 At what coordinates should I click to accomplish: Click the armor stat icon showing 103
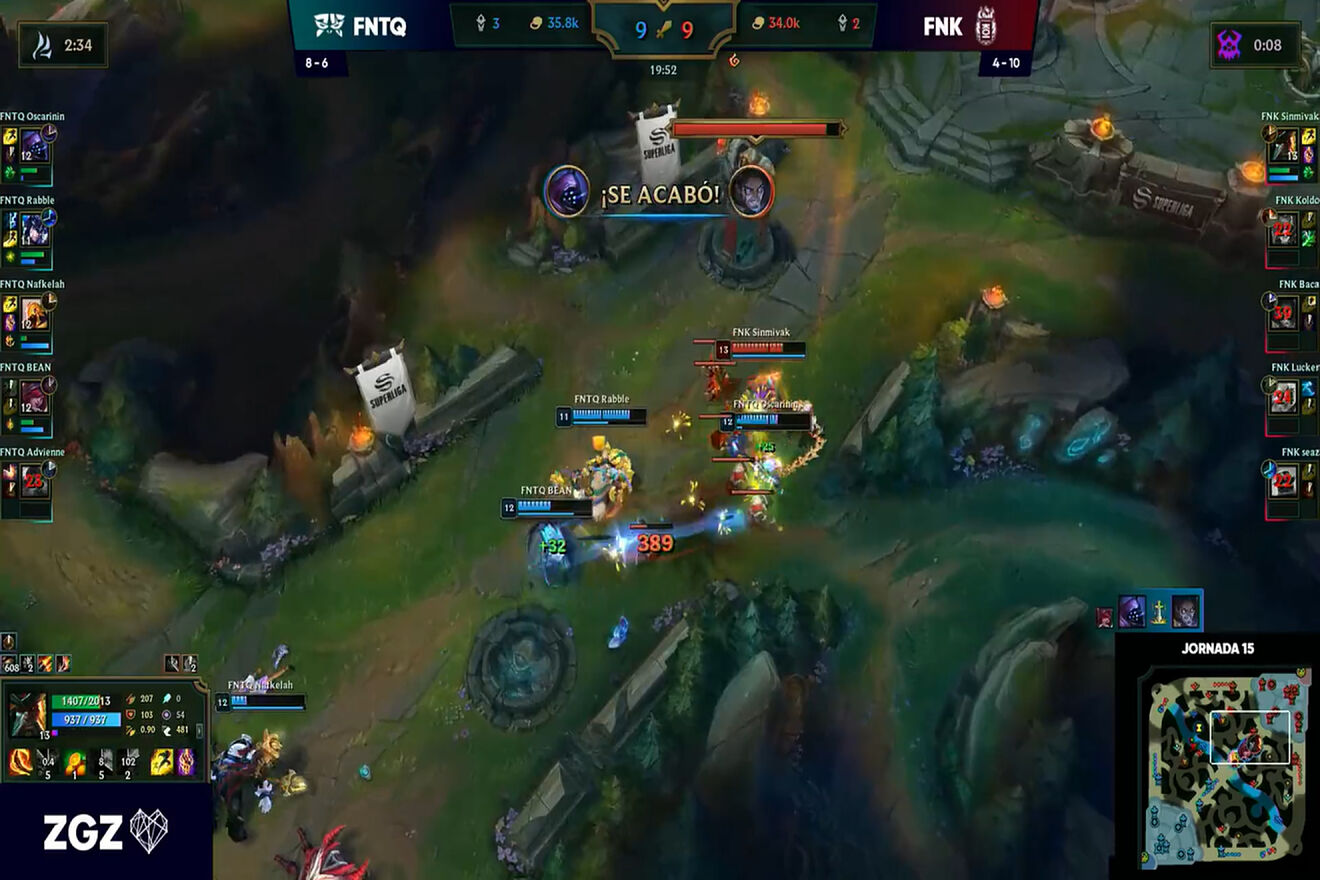(x=132, y=714)
